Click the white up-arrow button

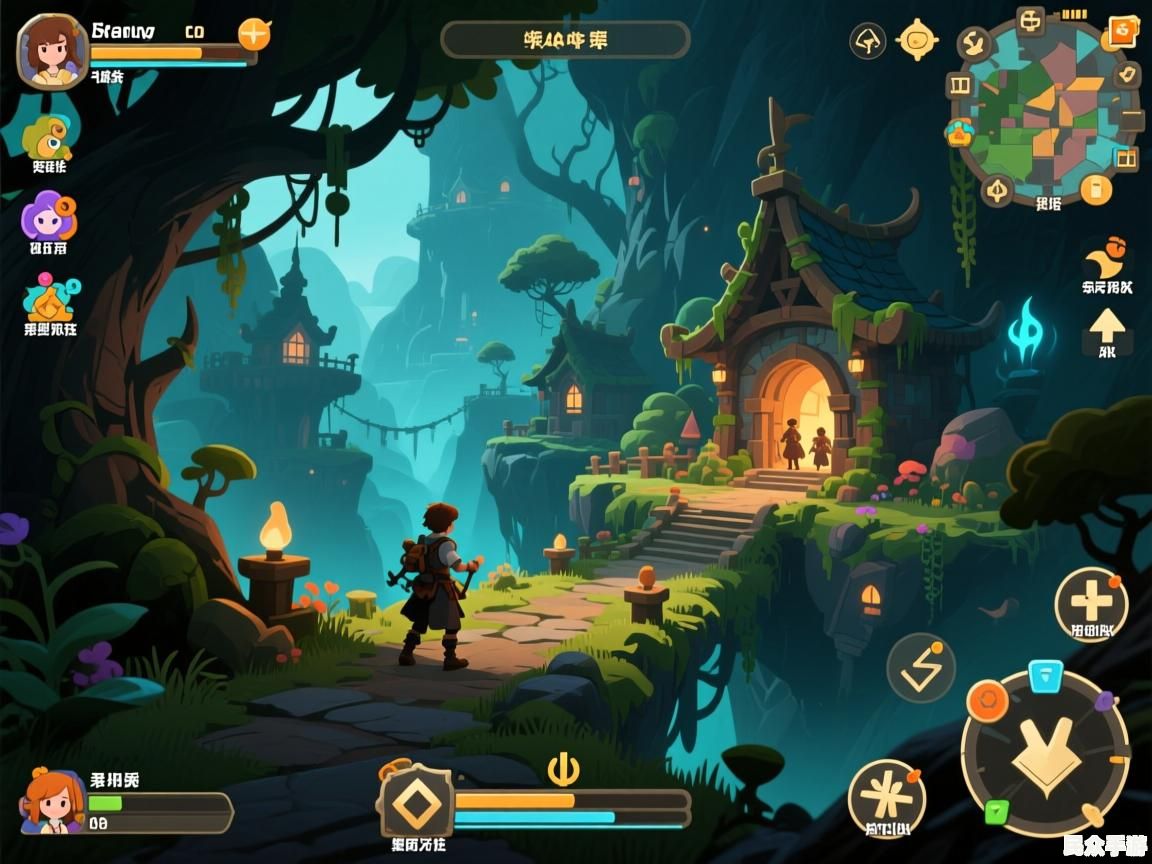click(x=1107, y=328)
